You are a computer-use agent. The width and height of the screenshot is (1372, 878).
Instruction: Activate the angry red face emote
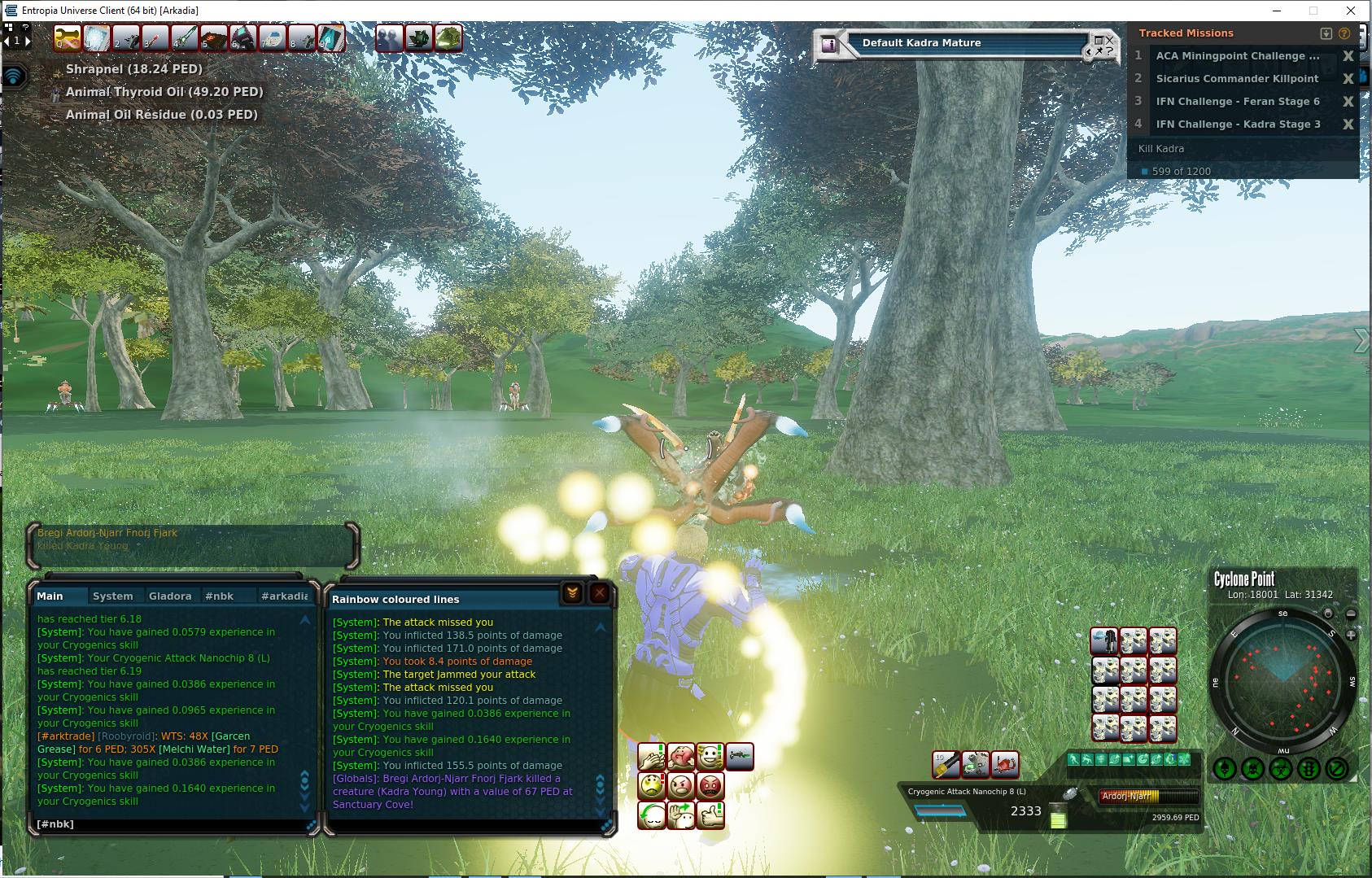pyautogui.click(x=710, y=786)
